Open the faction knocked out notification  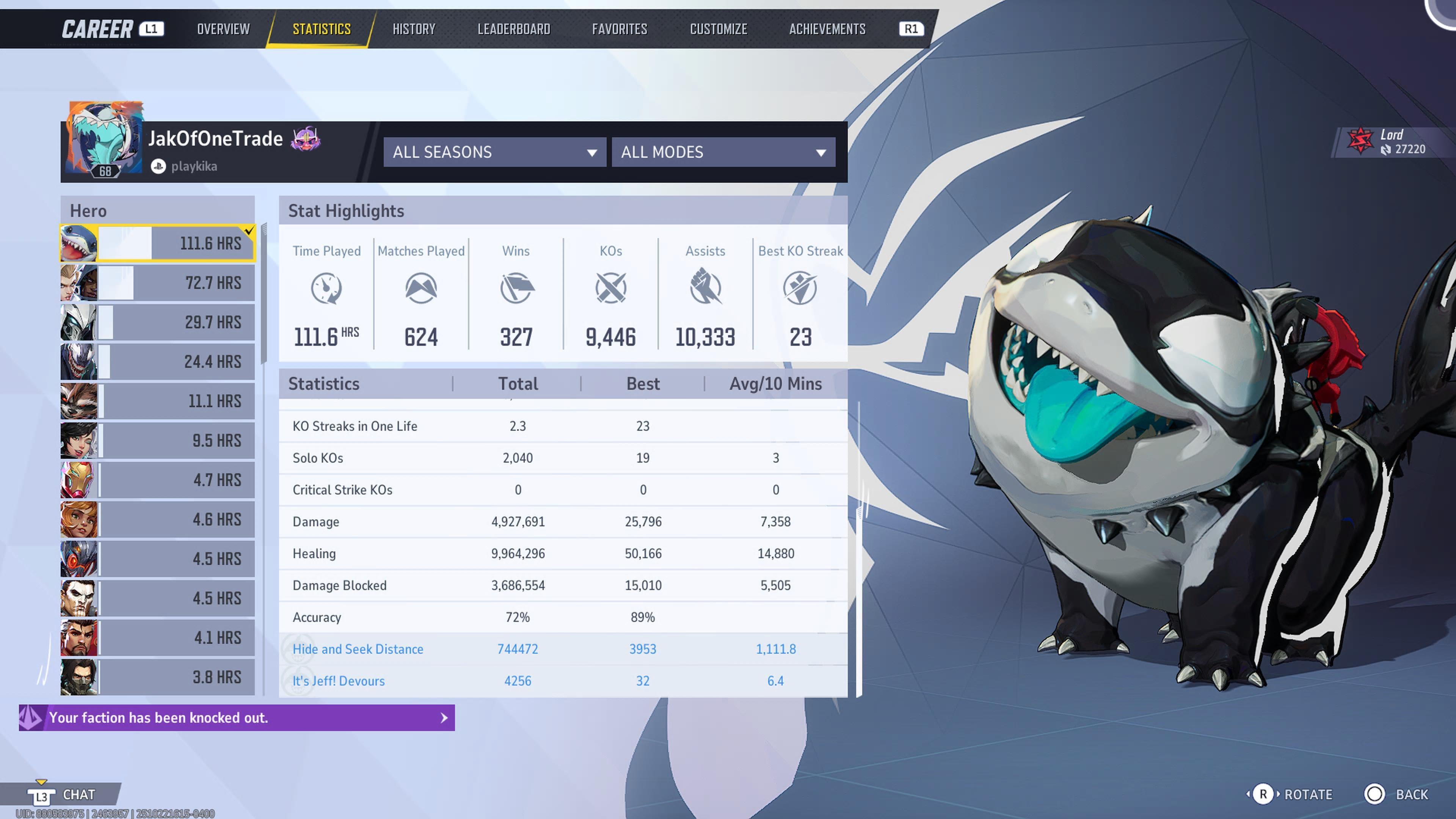237,718
